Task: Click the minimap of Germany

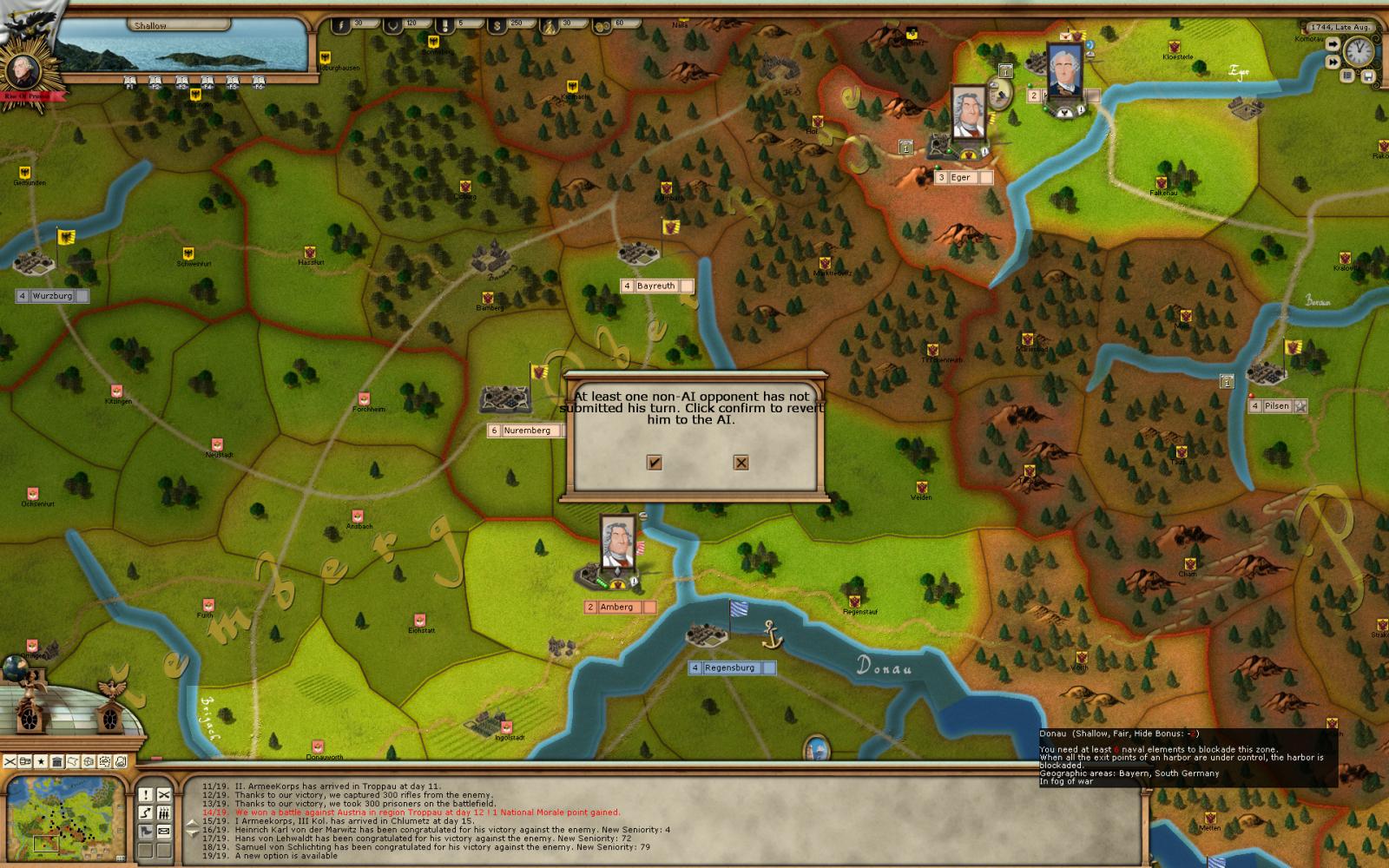Action: pyautogui.click(x=63, y=818)
